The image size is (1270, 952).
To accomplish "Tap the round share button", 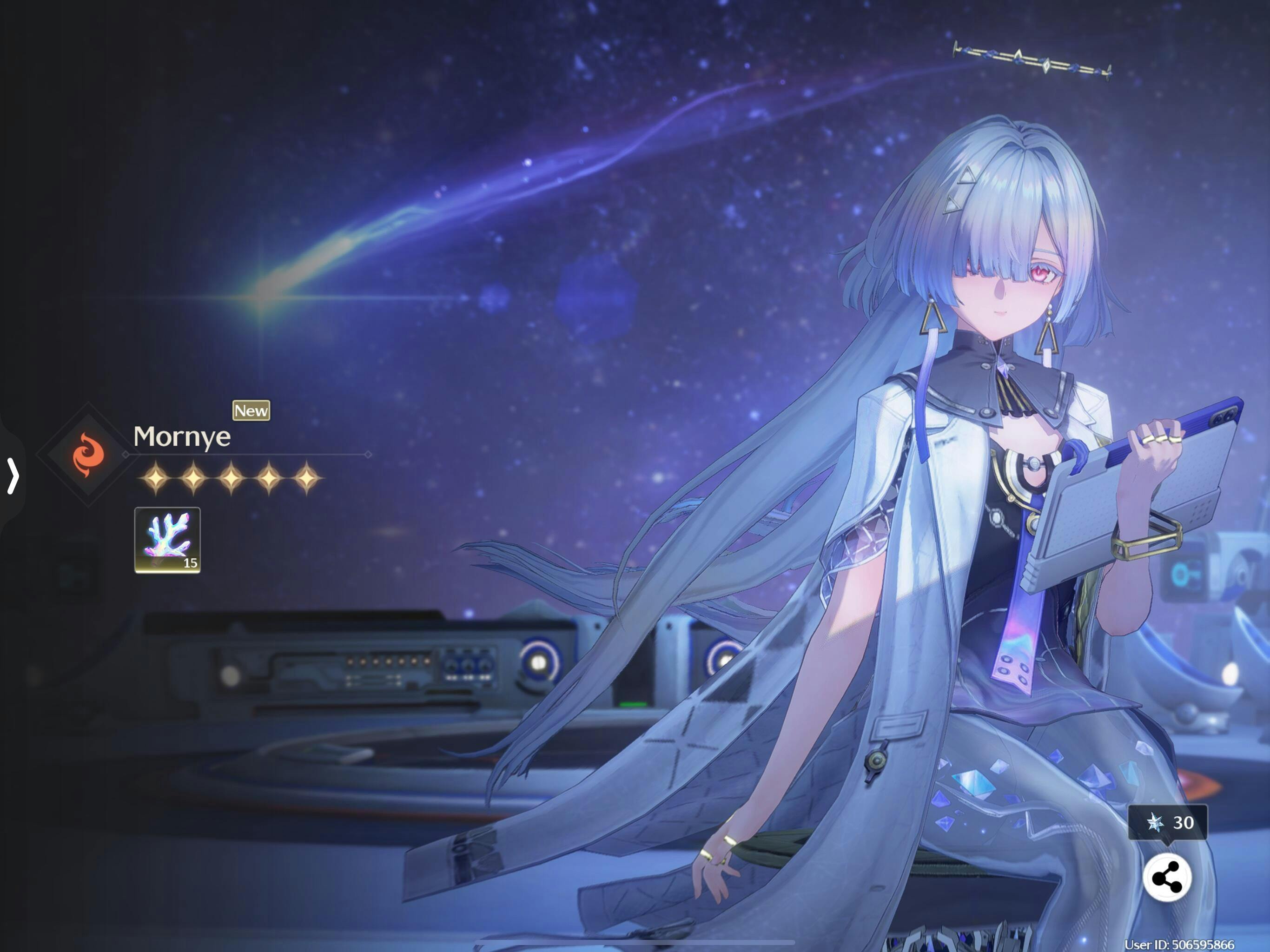I will pos(1166,878).
